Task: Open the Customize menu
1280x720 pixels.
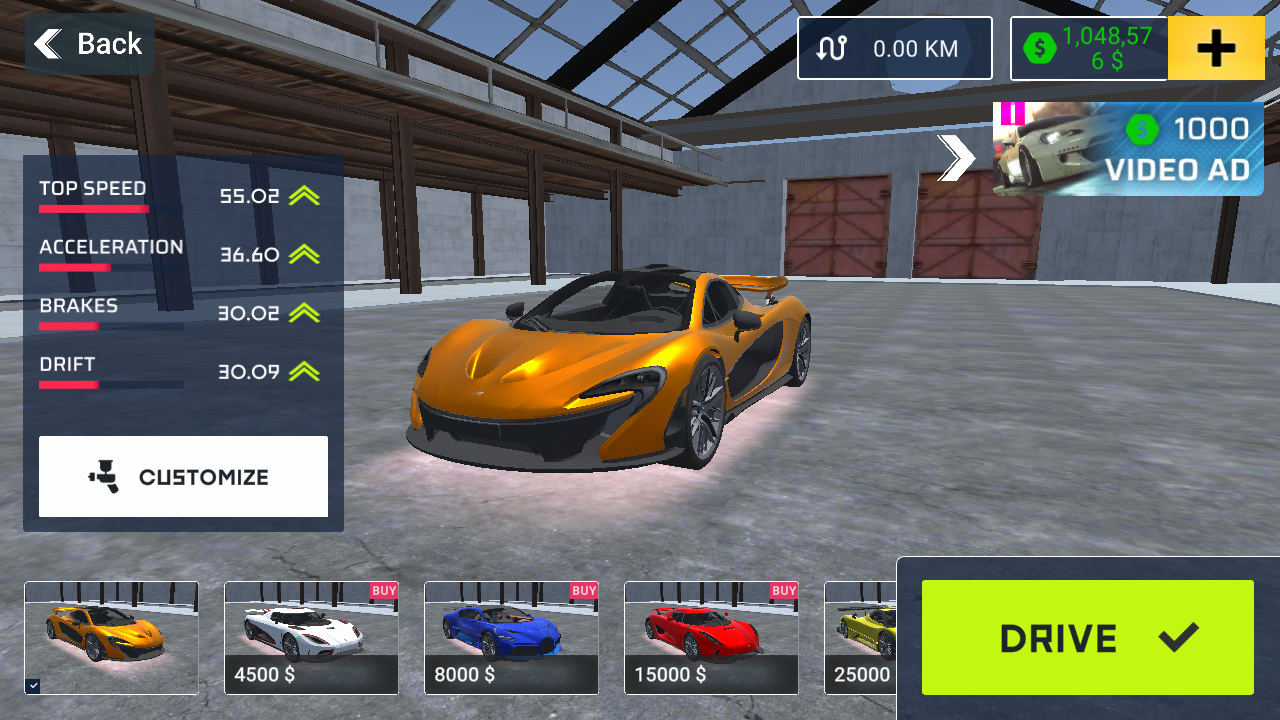Action: pos(183,476)
